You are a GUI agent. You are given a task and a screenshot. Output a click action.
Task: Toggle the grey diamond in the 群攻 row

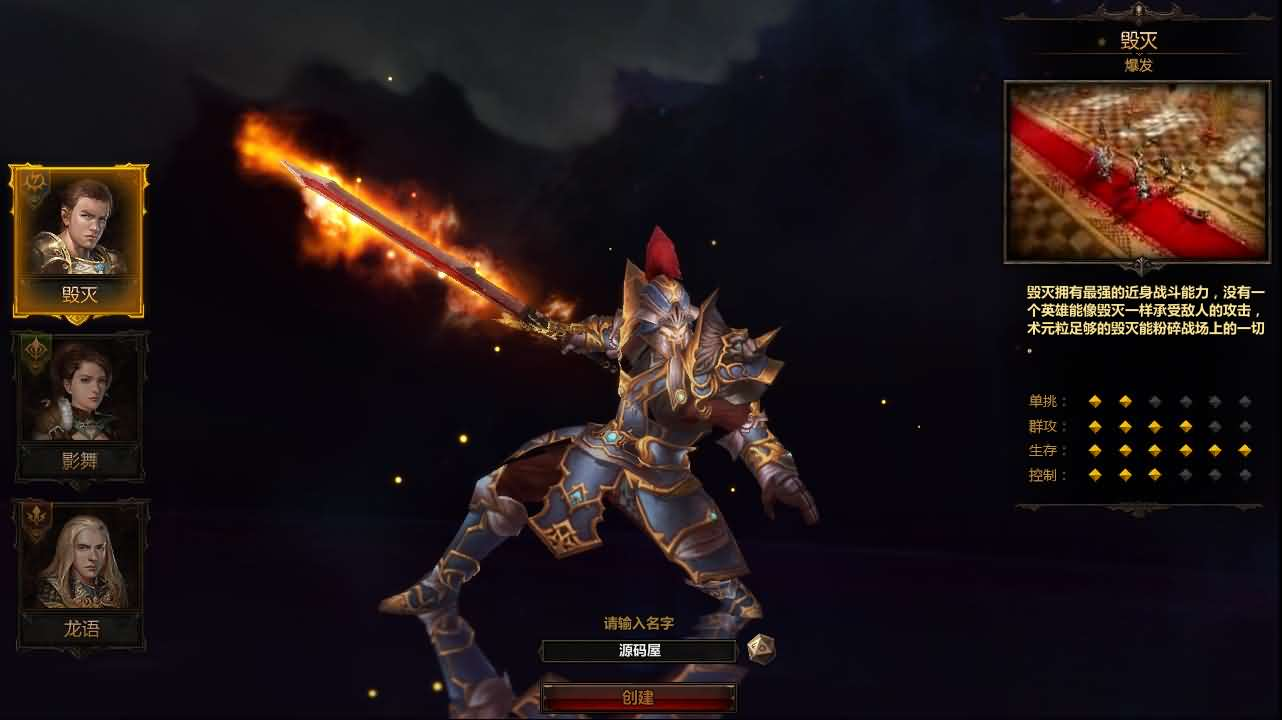[1215, 426]
